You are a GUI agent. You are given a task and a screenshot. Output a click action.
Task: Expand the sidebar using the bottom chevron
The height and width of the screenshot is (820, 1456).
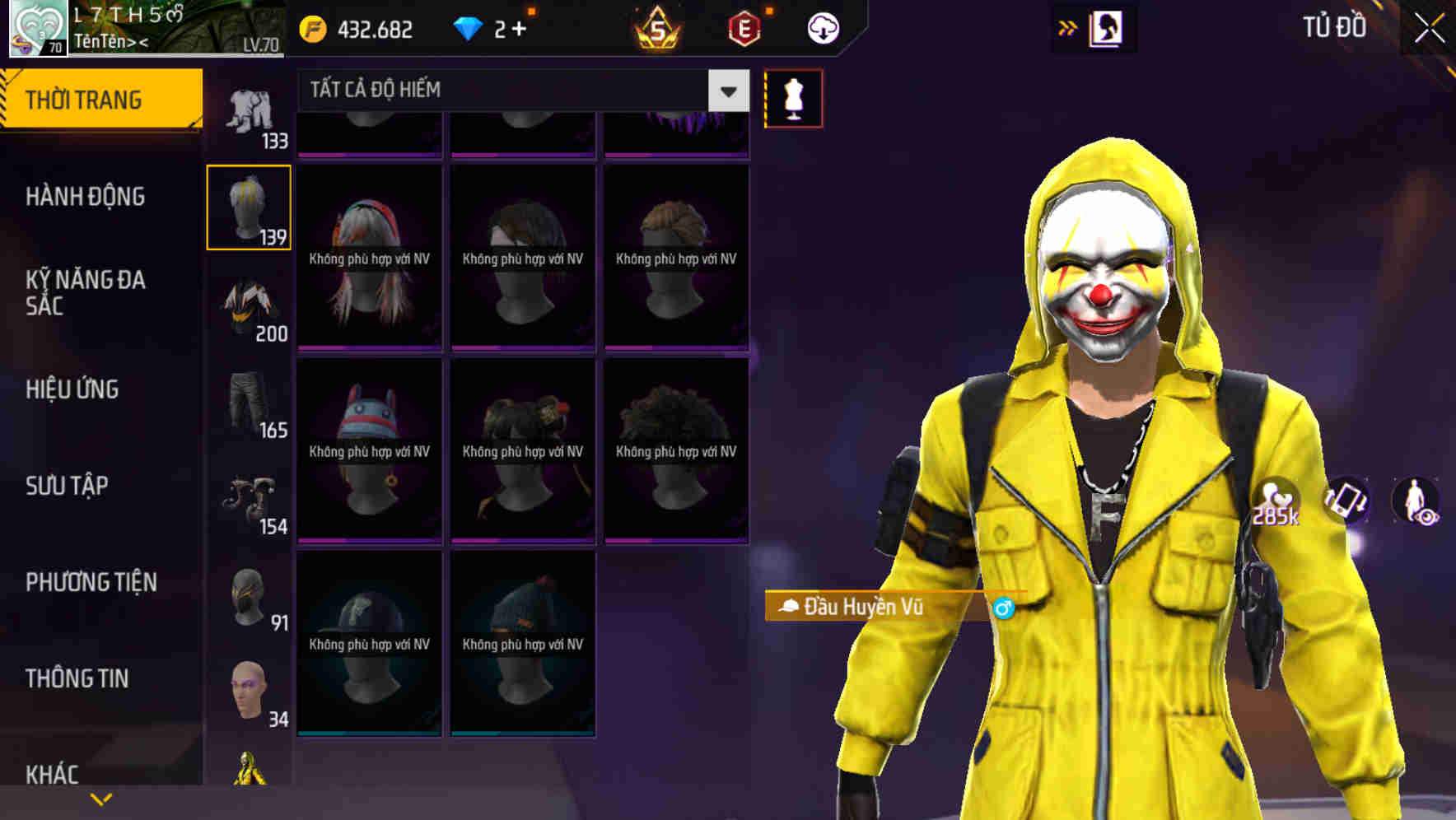100,798
